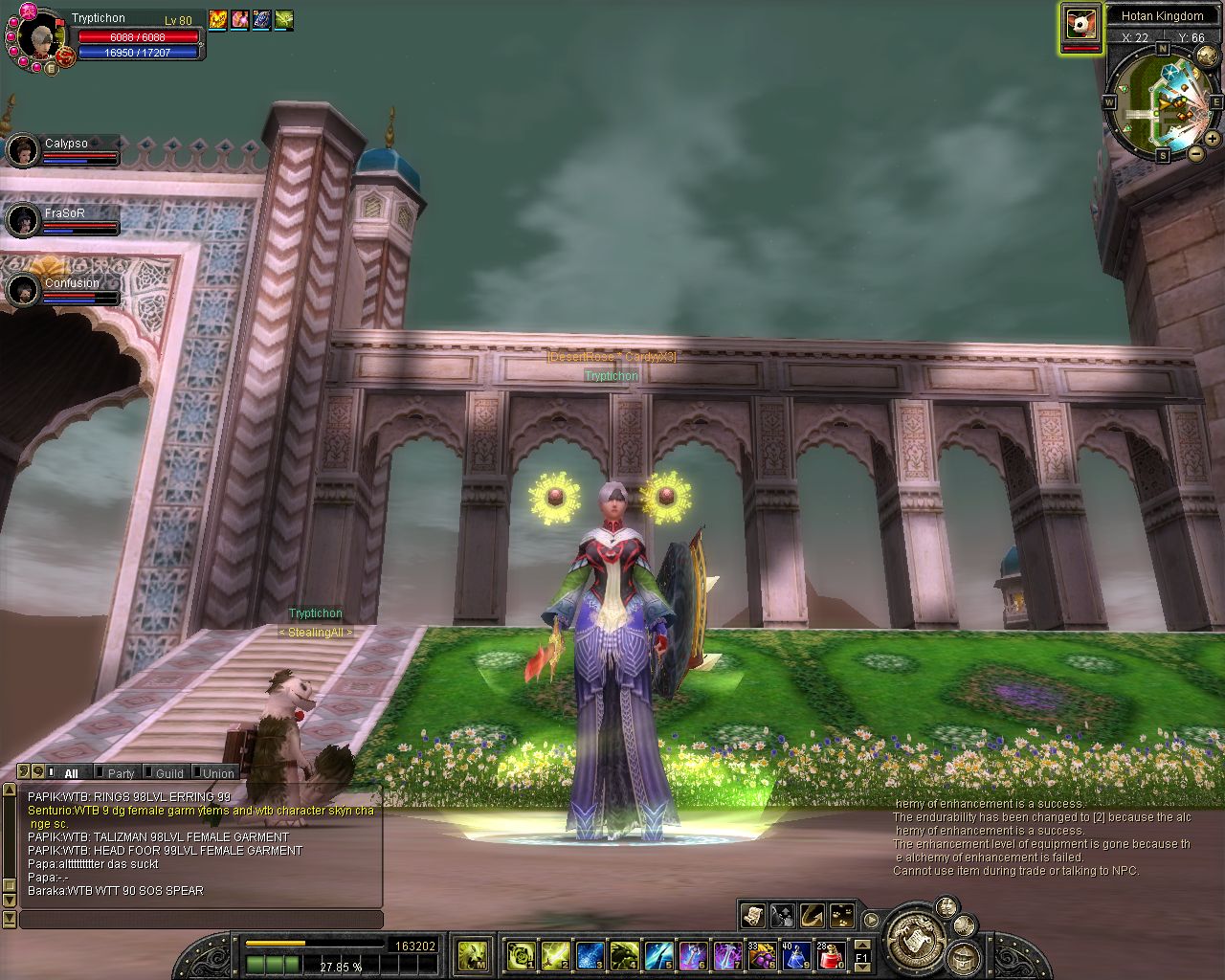Screen dimensions: 1225x980
Task: Choose party member Confusion's frame
Action: click(x=23, y=290)
